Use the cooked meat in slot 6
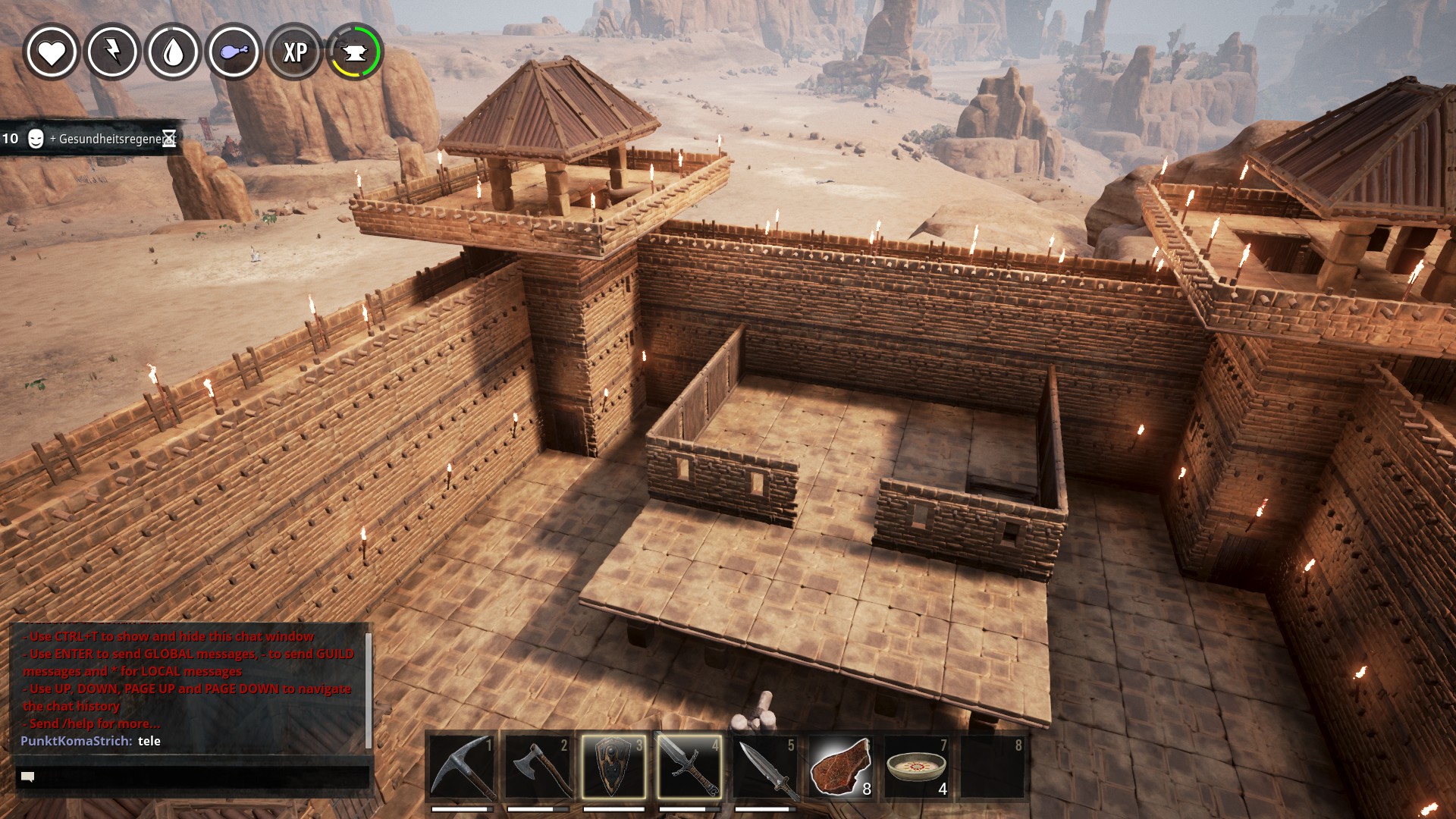The image size is (1456, 819). point(840,767)
